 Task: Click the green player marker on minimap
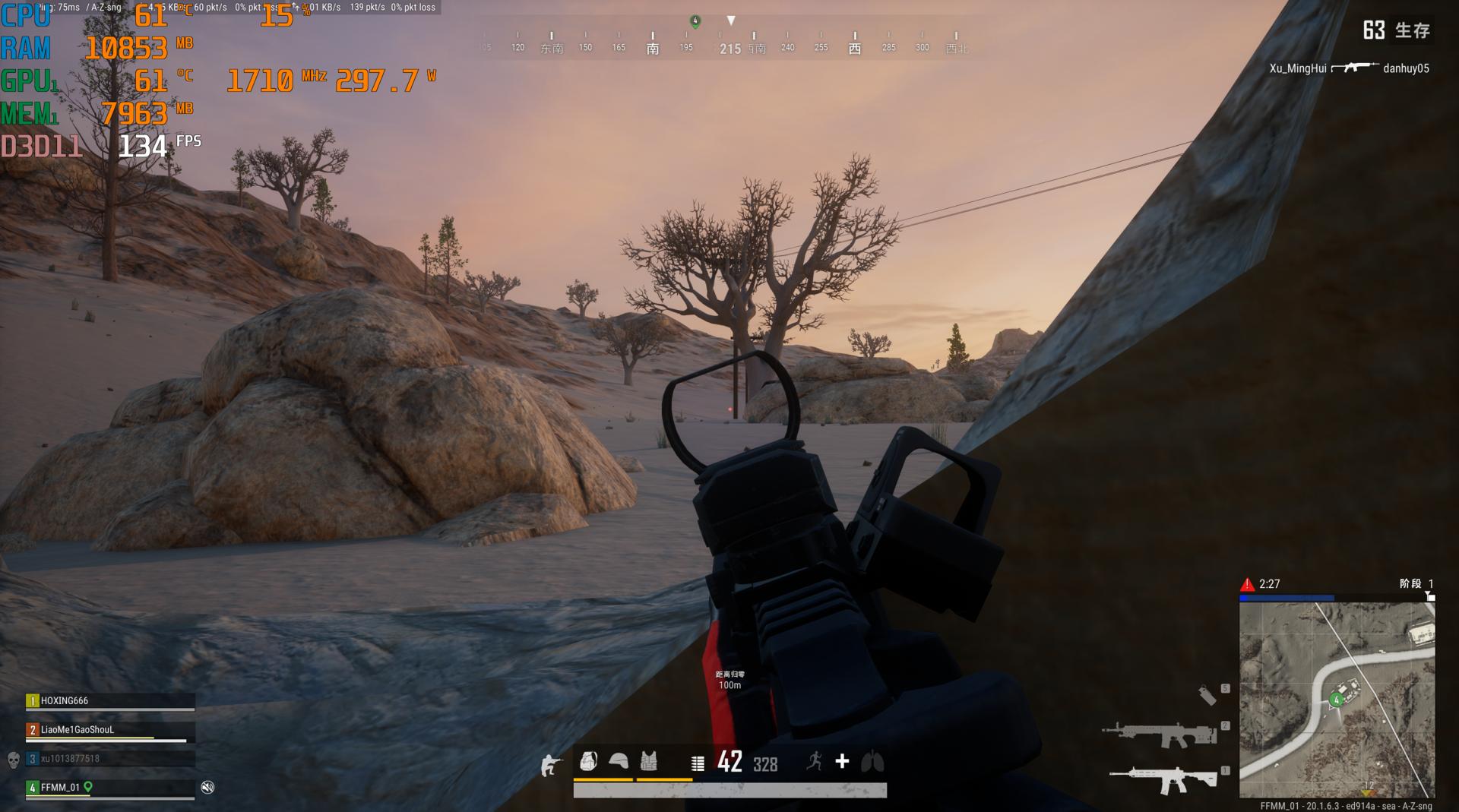click(x=1336, y=700)
